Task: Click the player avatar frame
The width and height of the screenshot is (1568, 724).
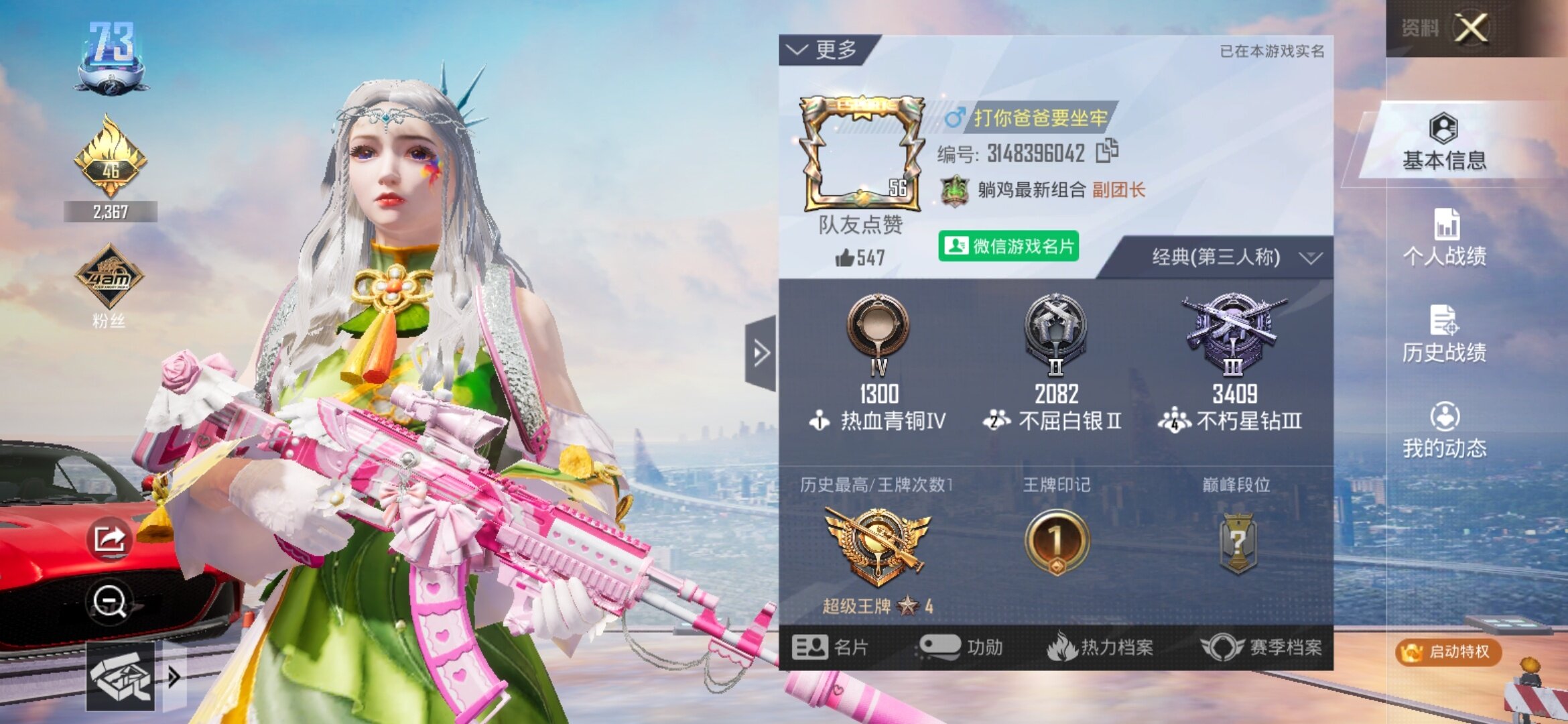Action: point(862,154)
